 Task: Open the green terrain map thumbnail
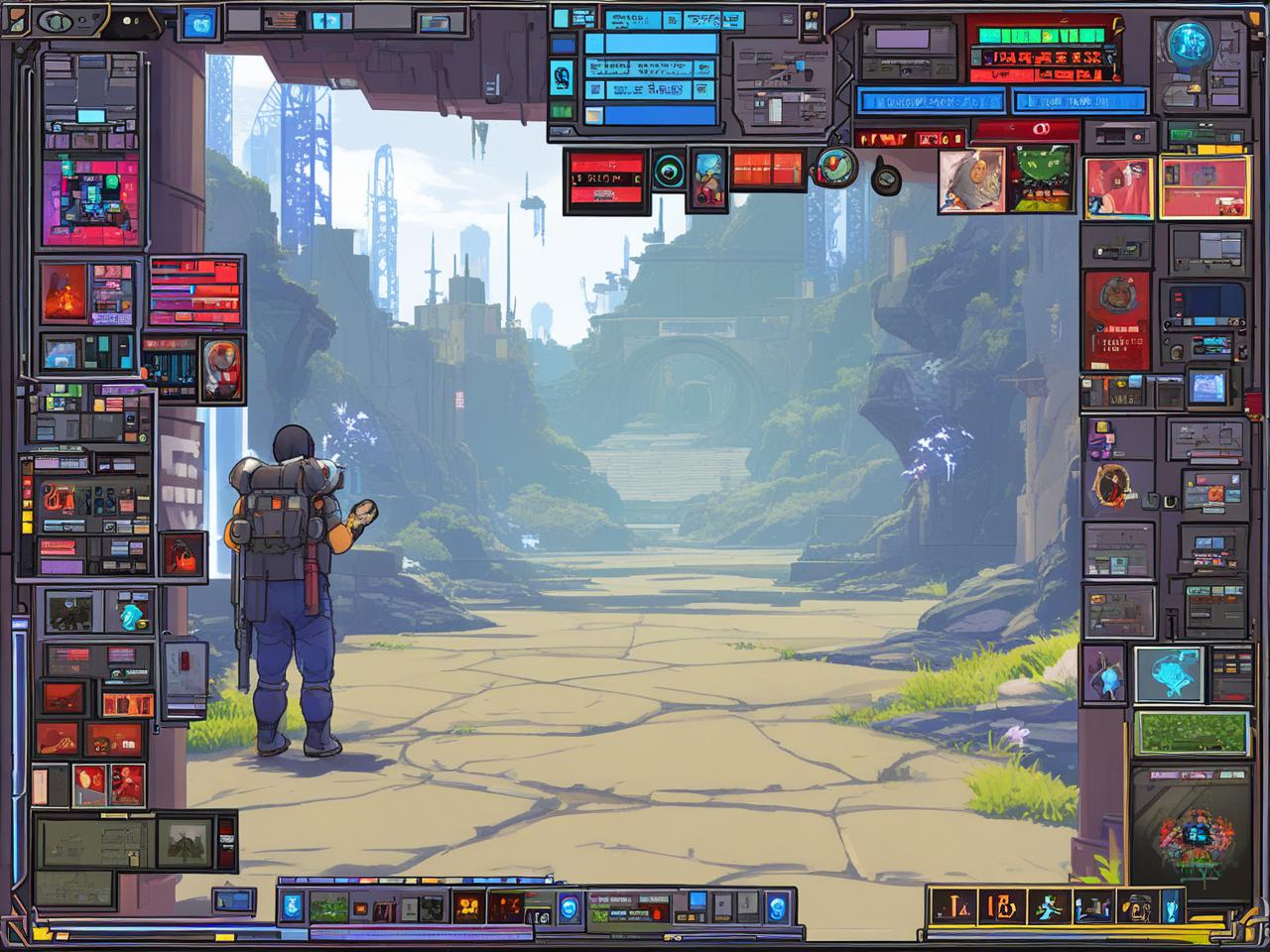click(x=1191, y=734)
